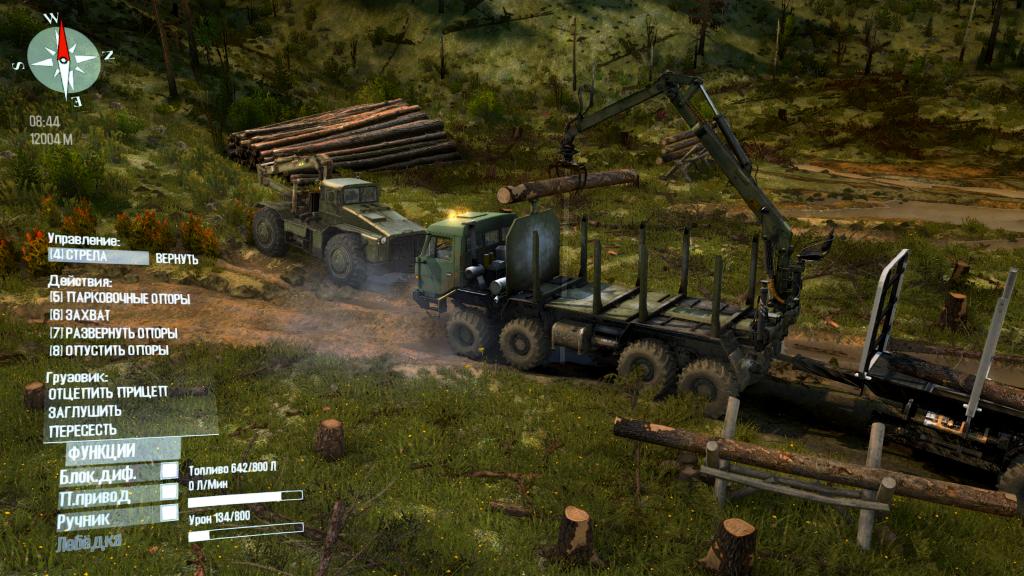Click the compass in the corner
The width and height of the screenshot is (1024, 576).
(63, 59)
